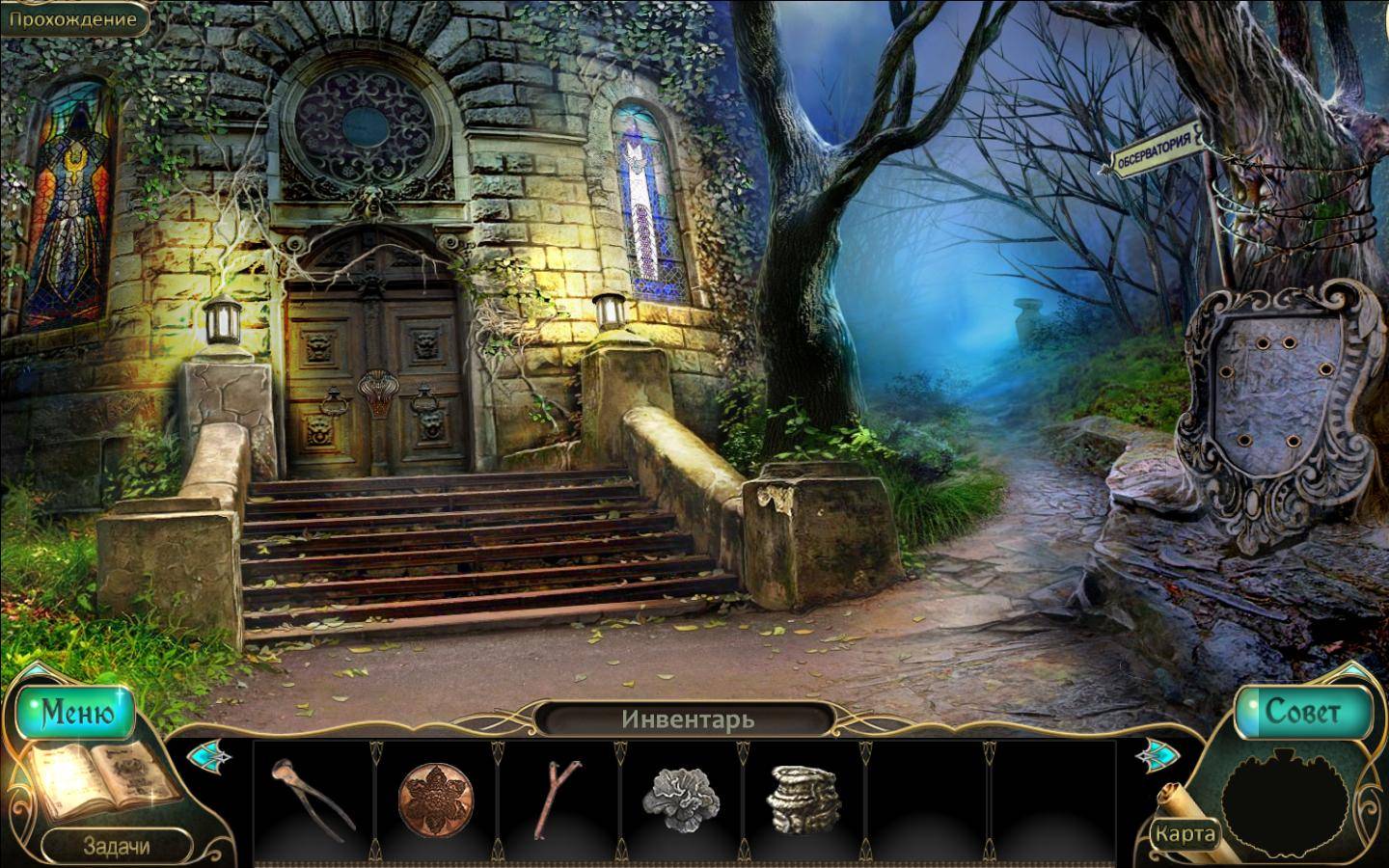Open the Задачи tasks journal
Viewport: 1389px width, 868px height.
[x=116, y=847]
